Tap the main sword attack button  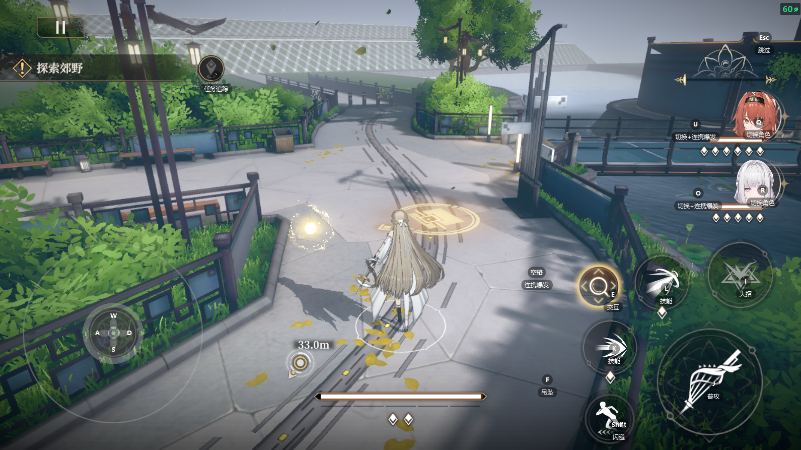pyautogui.click(x=709, y=379)
